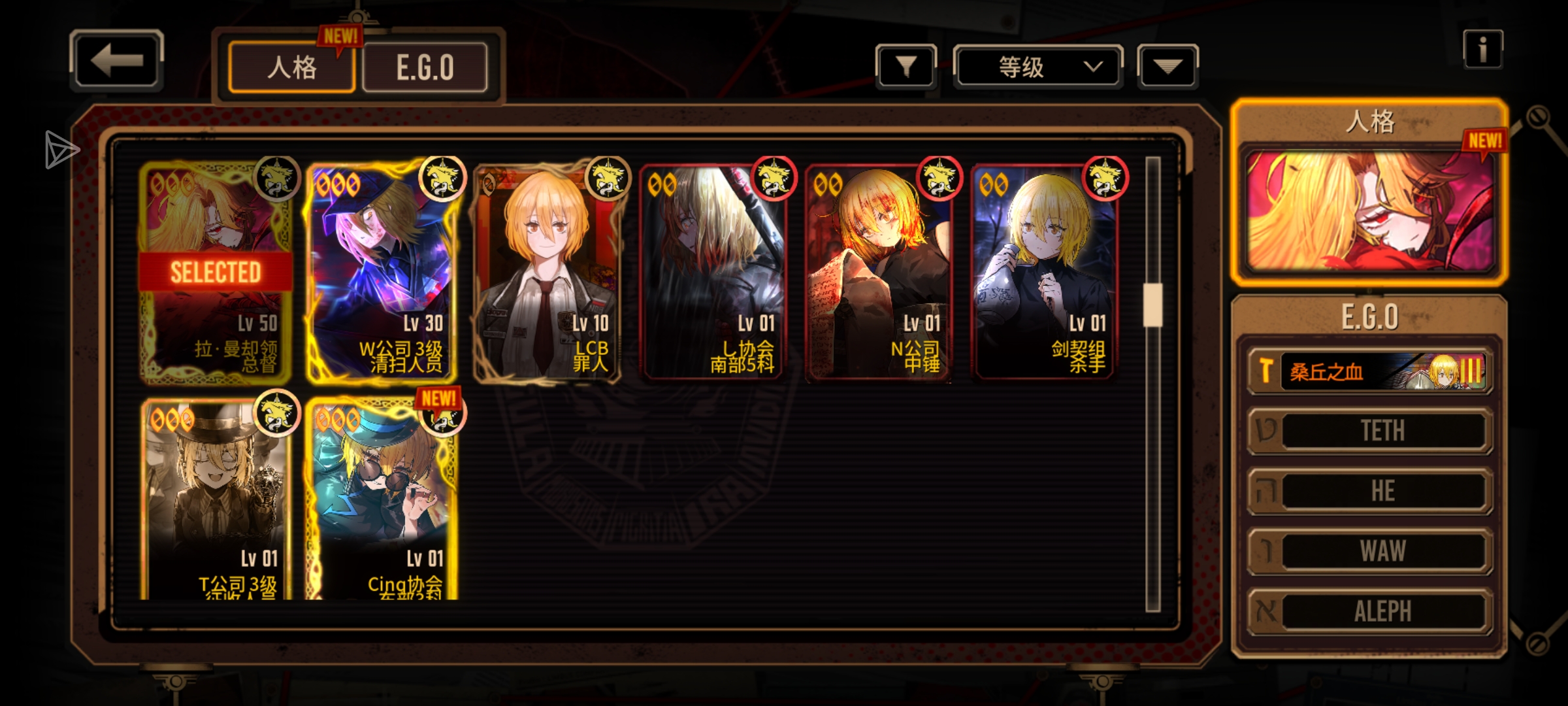Open the TETH E.G.O slot
Screen dimensions: 1568x706
[x=1370, y=431]
